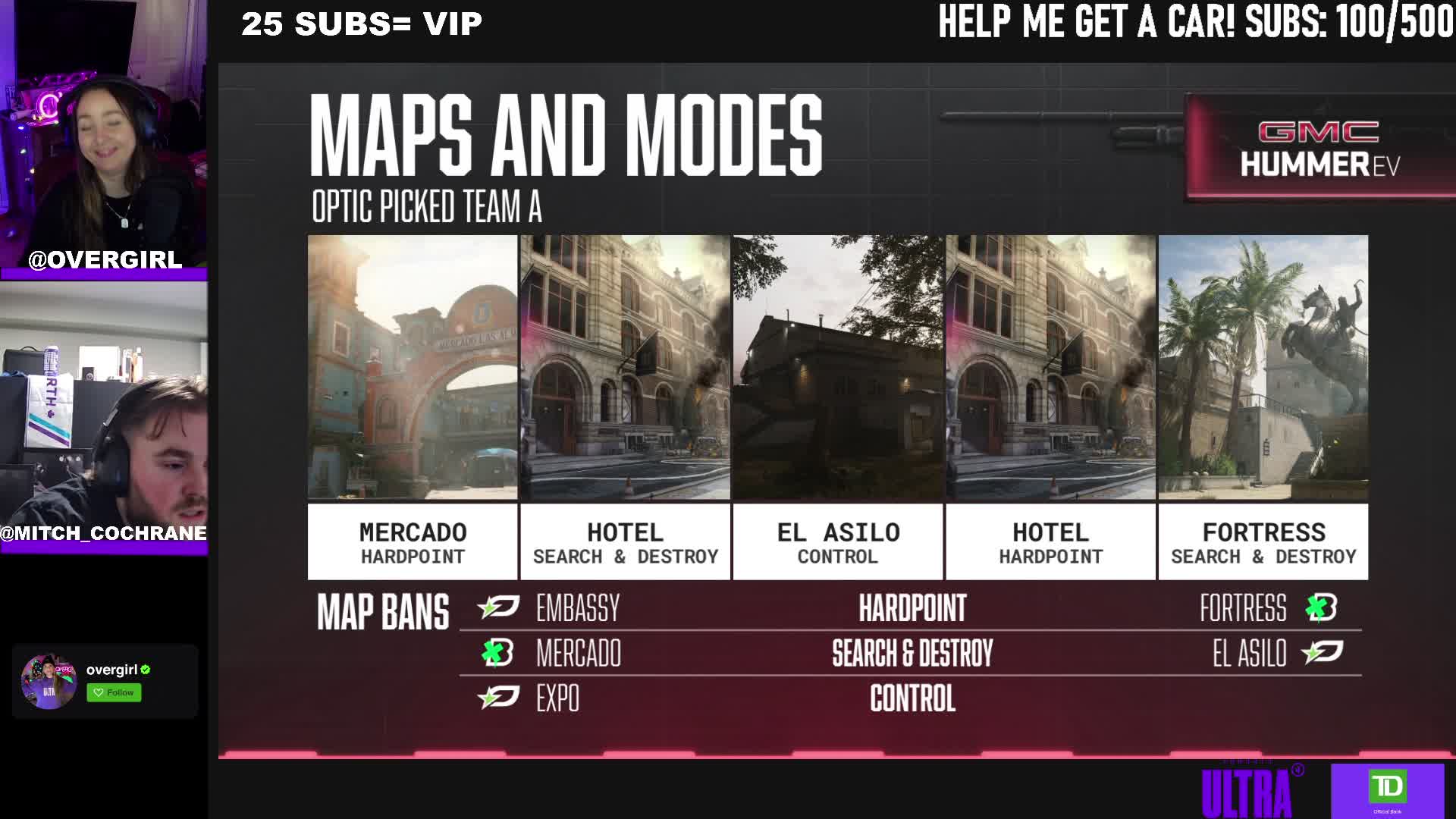
Task: Select the Mercado Hardpoint map card
Action: tap(413, 407)
